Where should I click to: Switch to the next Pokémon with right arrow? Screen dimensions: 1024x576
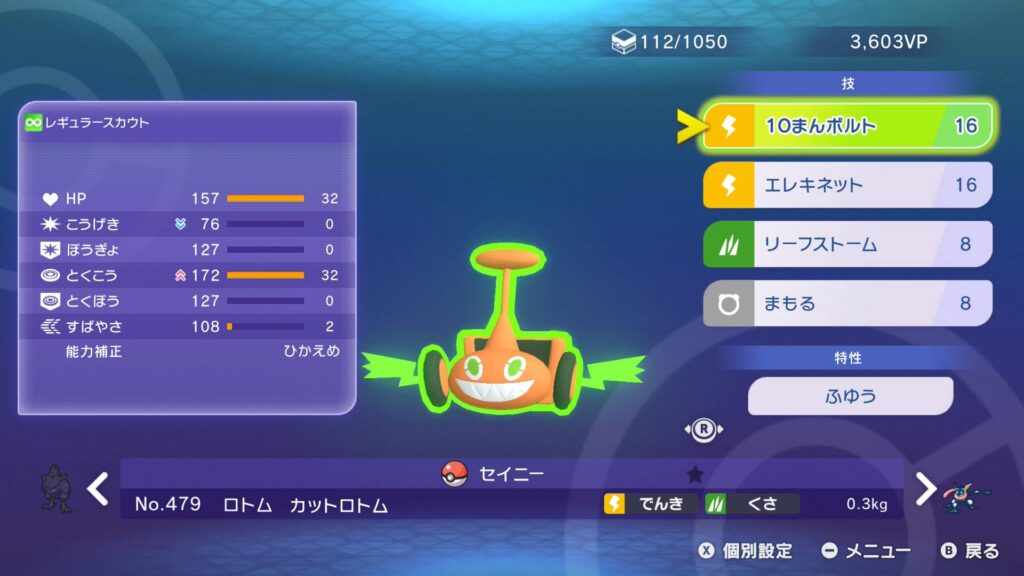point(926,489)
